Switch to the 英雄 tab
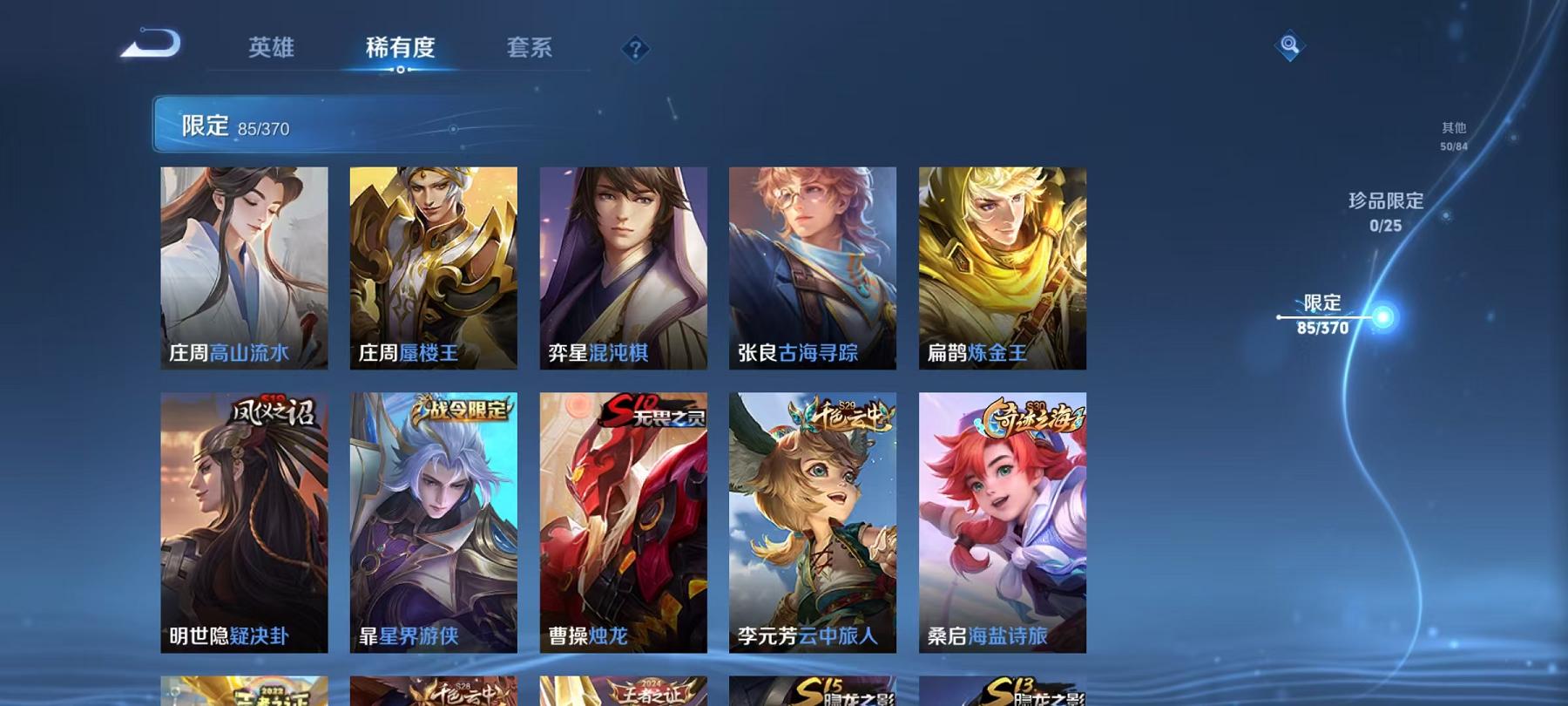This screenshot has width=1568, height=706. click(x=270, y=50)
